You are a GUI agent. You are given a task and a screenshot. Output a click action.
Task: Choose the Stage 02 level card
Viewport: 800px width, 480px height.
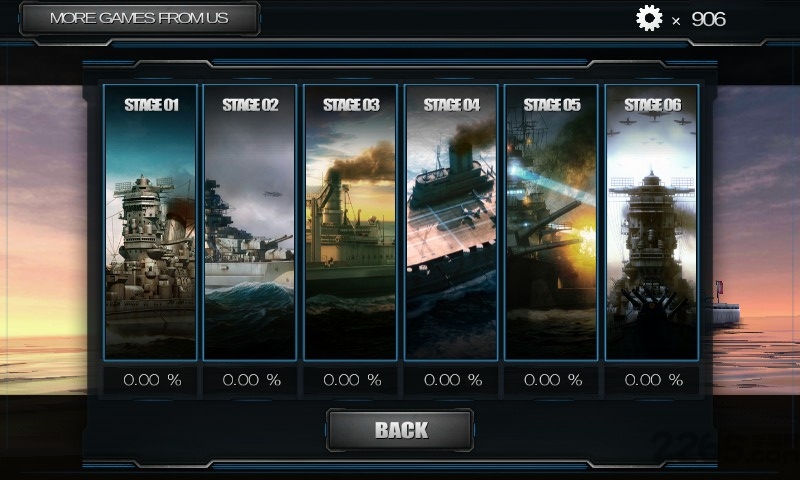[250, 222]
